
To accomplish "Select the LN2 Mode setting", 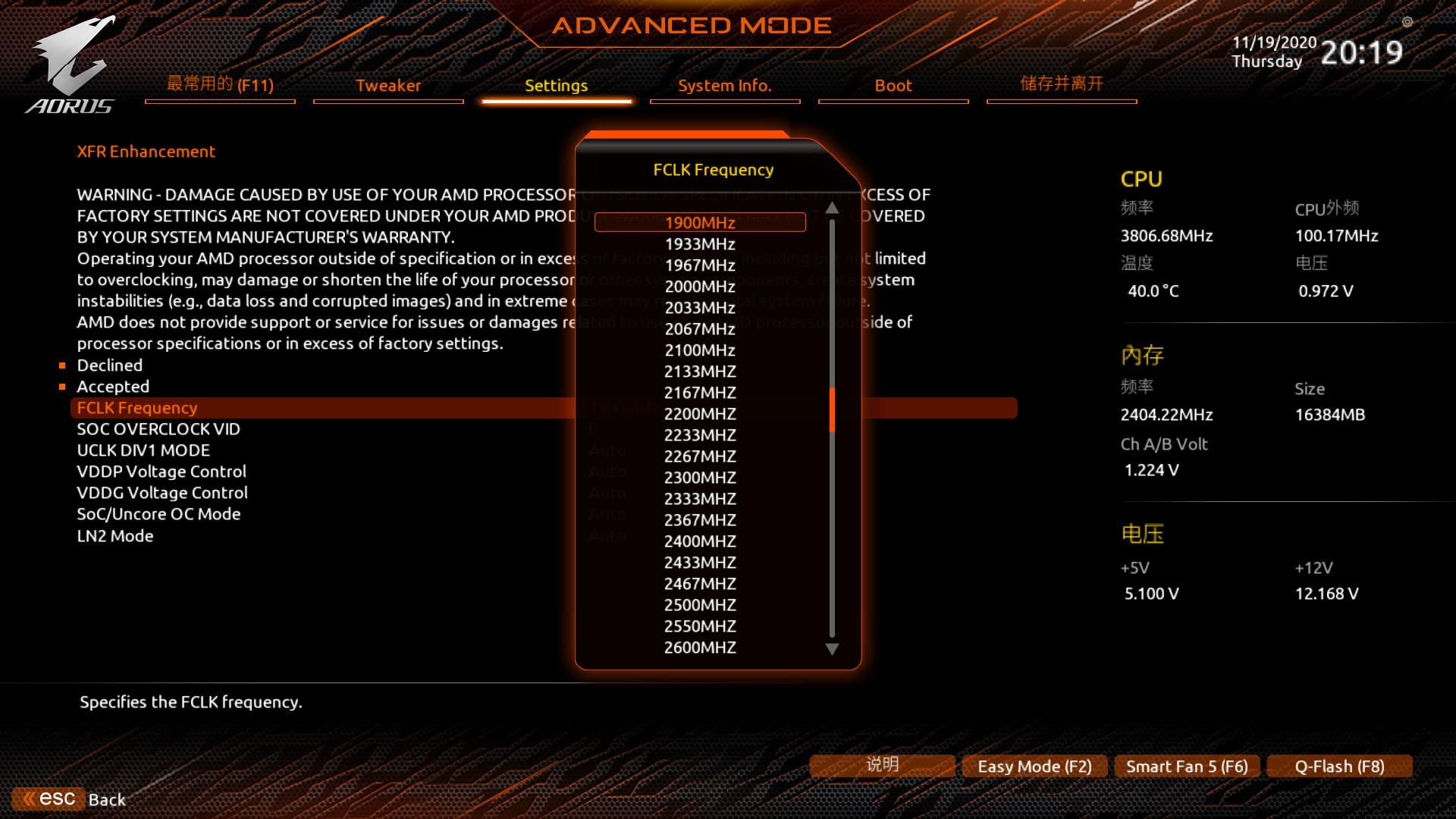I will (115, 536).
